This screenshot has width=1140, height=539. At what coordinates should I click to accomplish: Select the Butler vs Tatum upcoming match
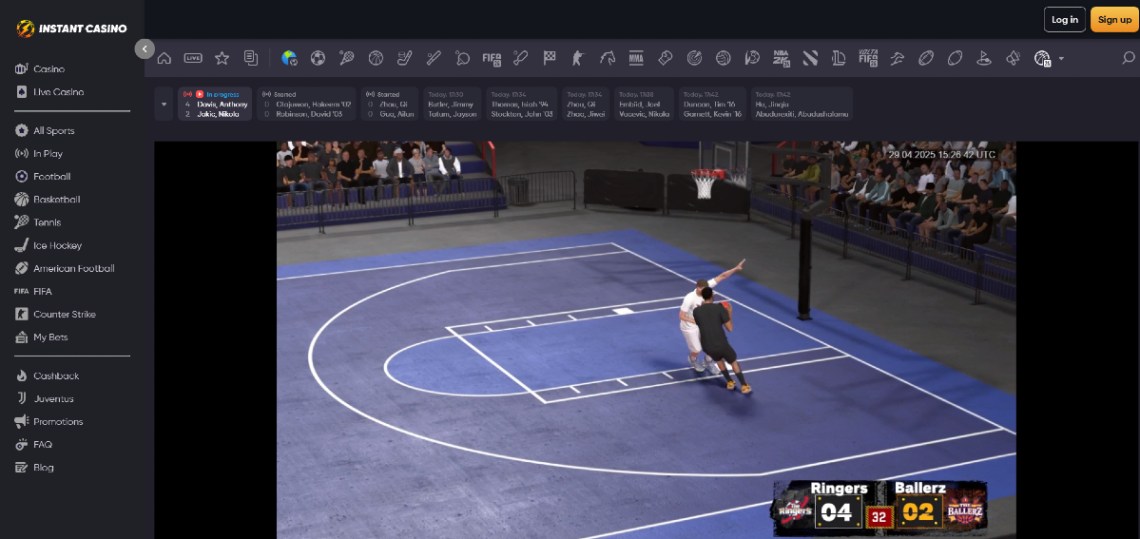(452, 104)
